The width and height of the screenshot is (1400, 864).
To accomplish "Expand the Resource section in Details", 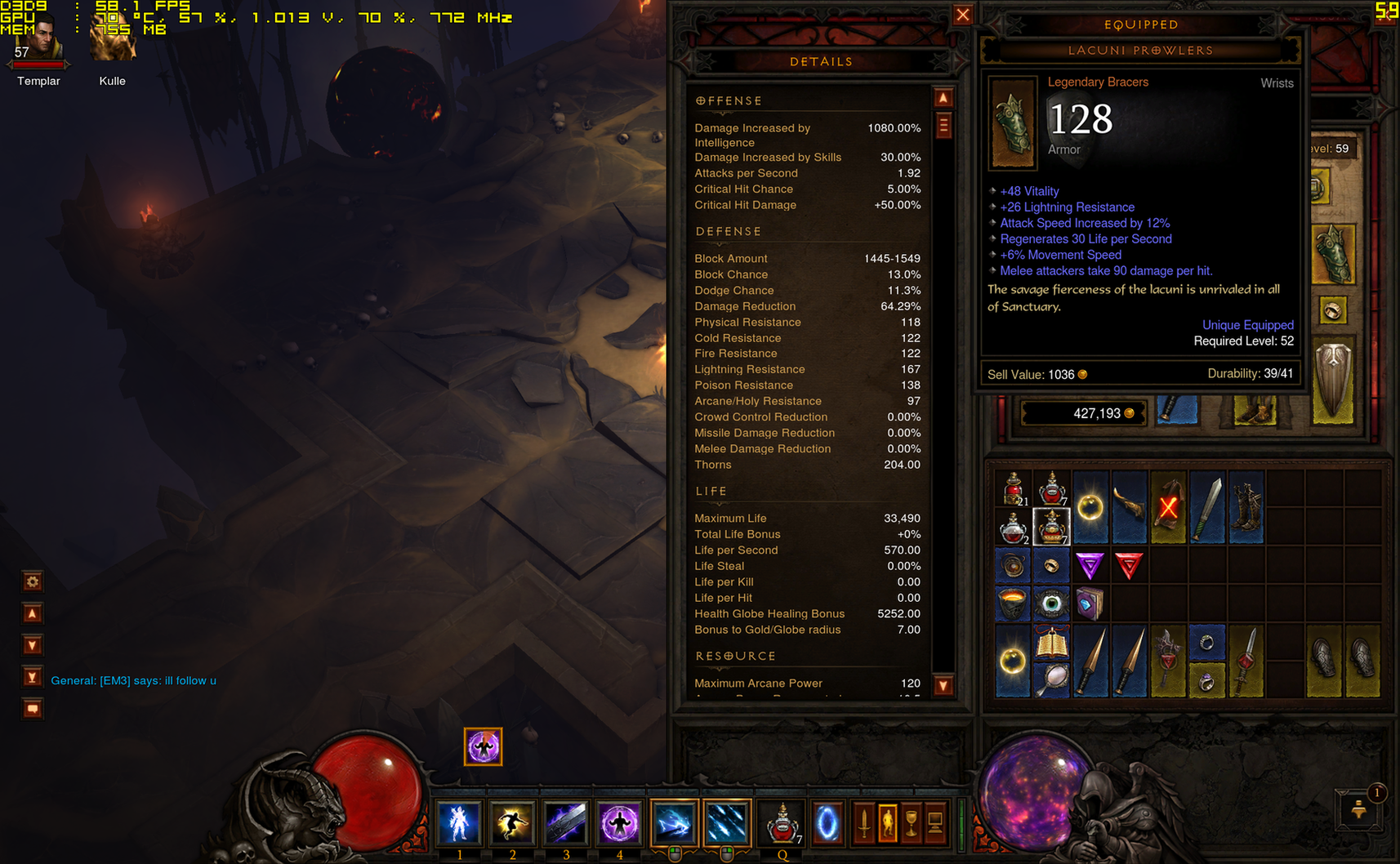I will (734, 656).
